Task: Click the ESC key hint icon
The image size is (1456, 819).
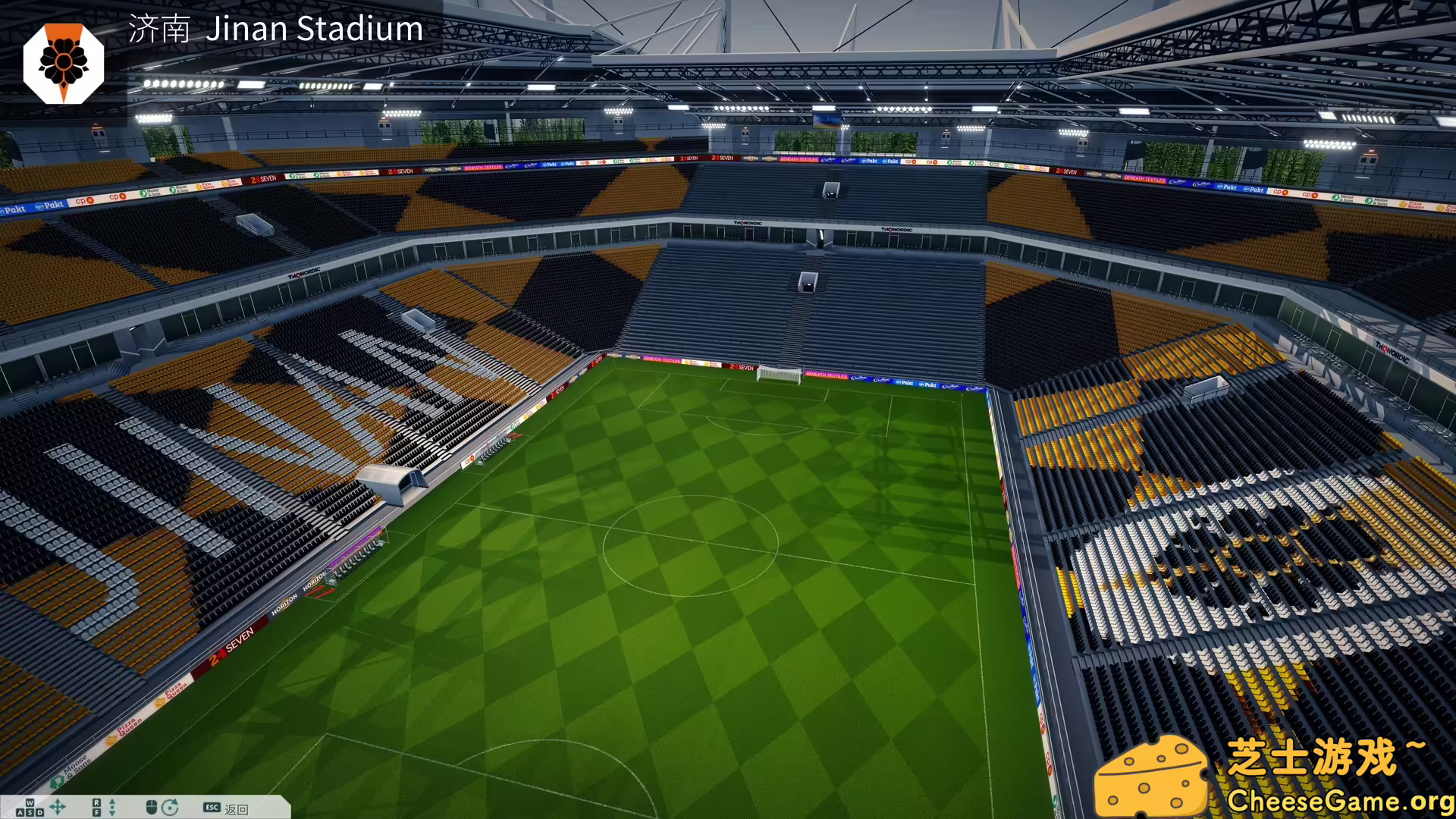Action: 212,806
